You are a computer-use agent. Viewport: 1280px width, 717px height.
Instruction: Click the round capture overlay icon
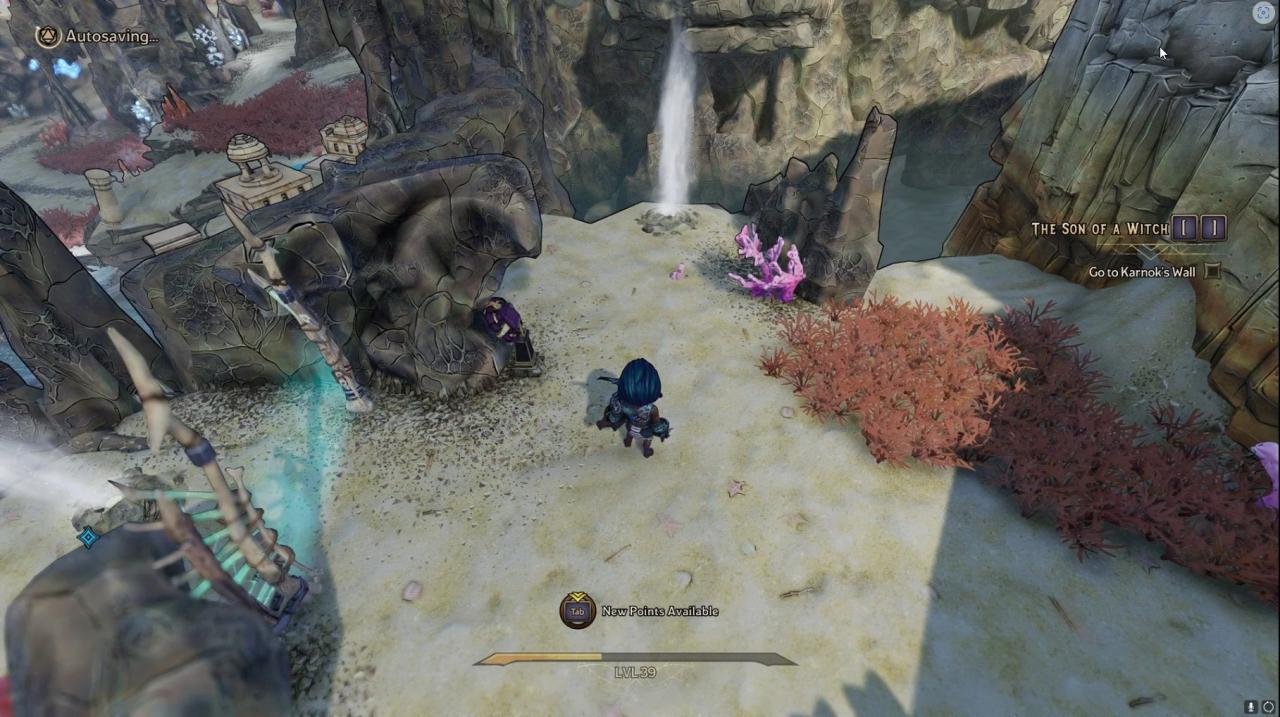(1263, 12)
